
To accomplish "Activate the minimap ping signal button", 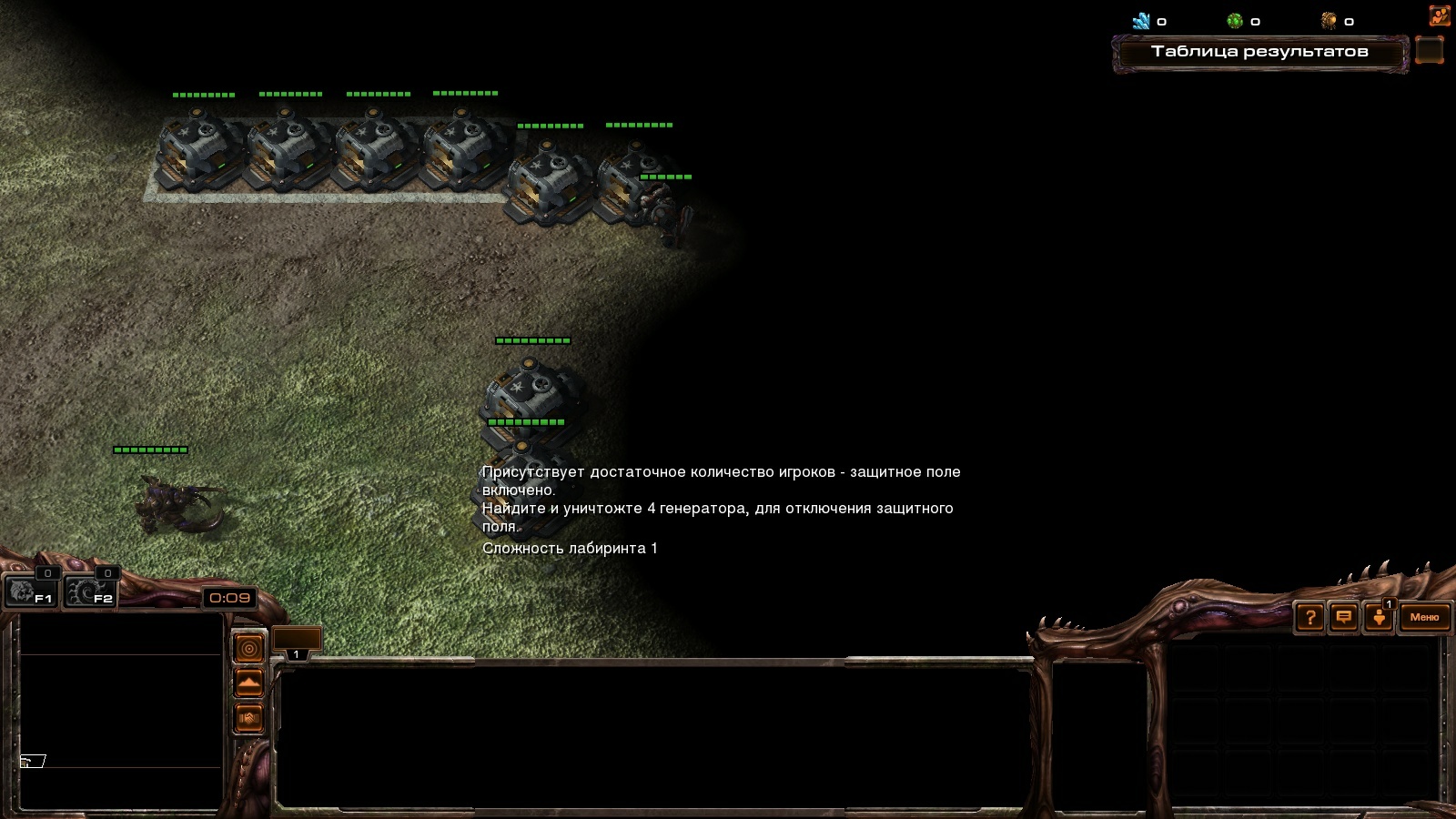I will (x=248, y=649).
